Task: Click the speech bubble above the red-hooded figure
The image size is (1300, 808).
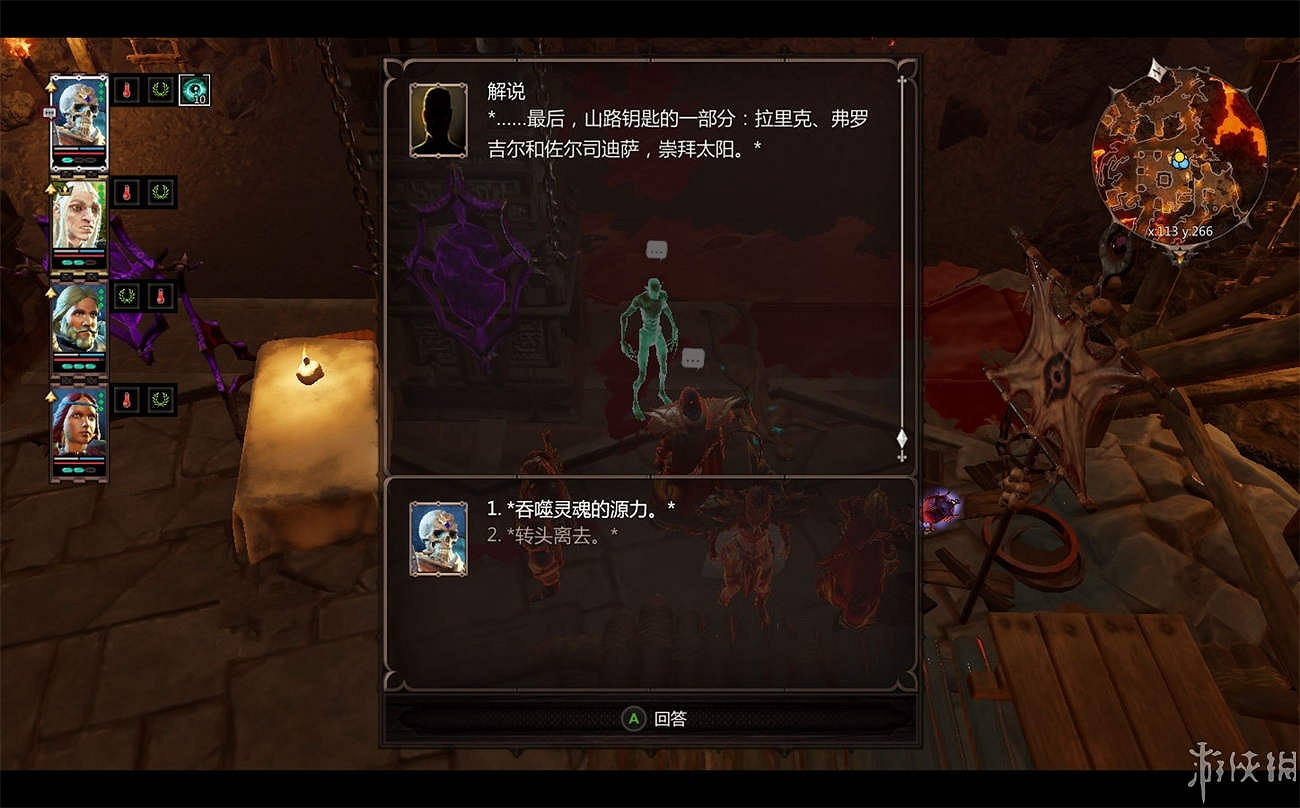Action: tap(694, 356)
